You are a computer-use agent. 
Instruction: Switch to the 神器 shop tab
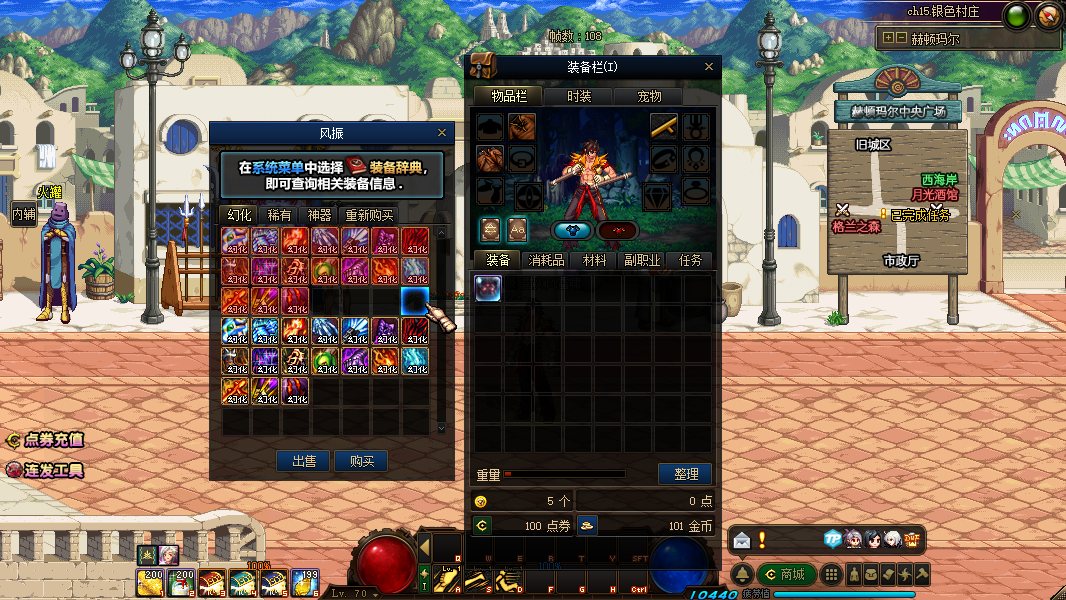tap(319, 215)
